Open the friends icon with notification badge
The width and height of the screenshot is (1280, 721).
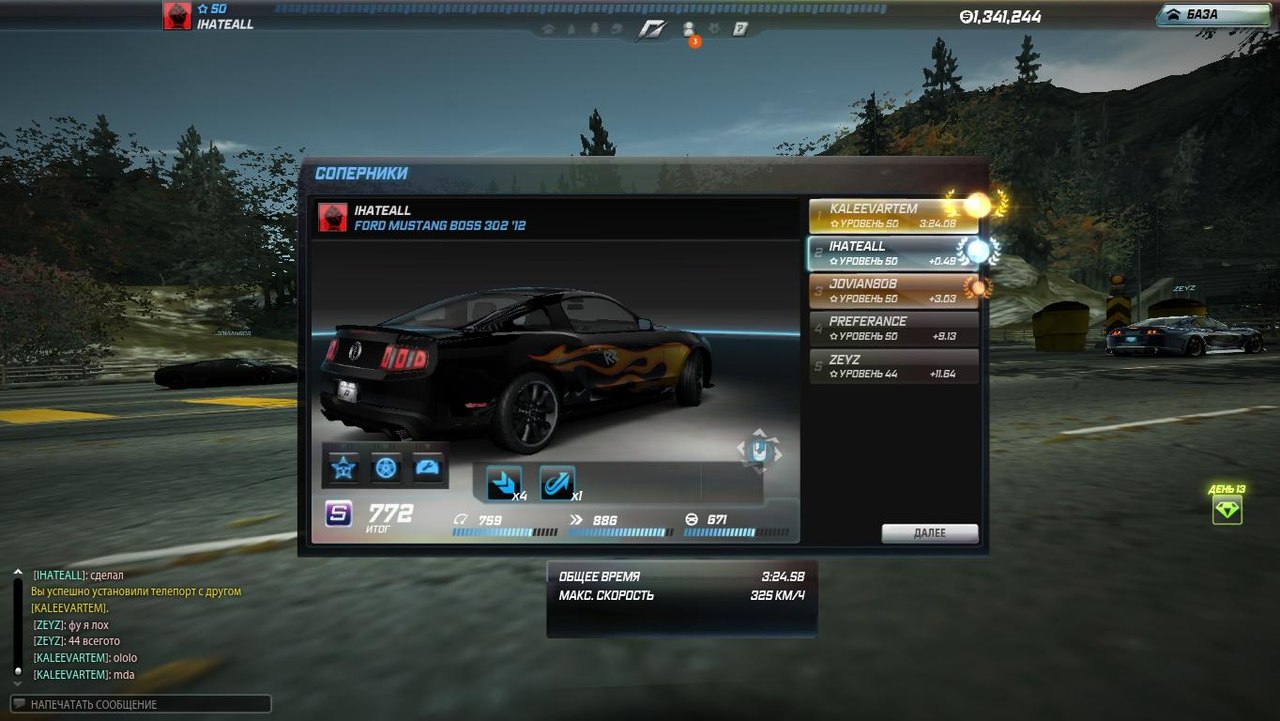tap(689, 29)
